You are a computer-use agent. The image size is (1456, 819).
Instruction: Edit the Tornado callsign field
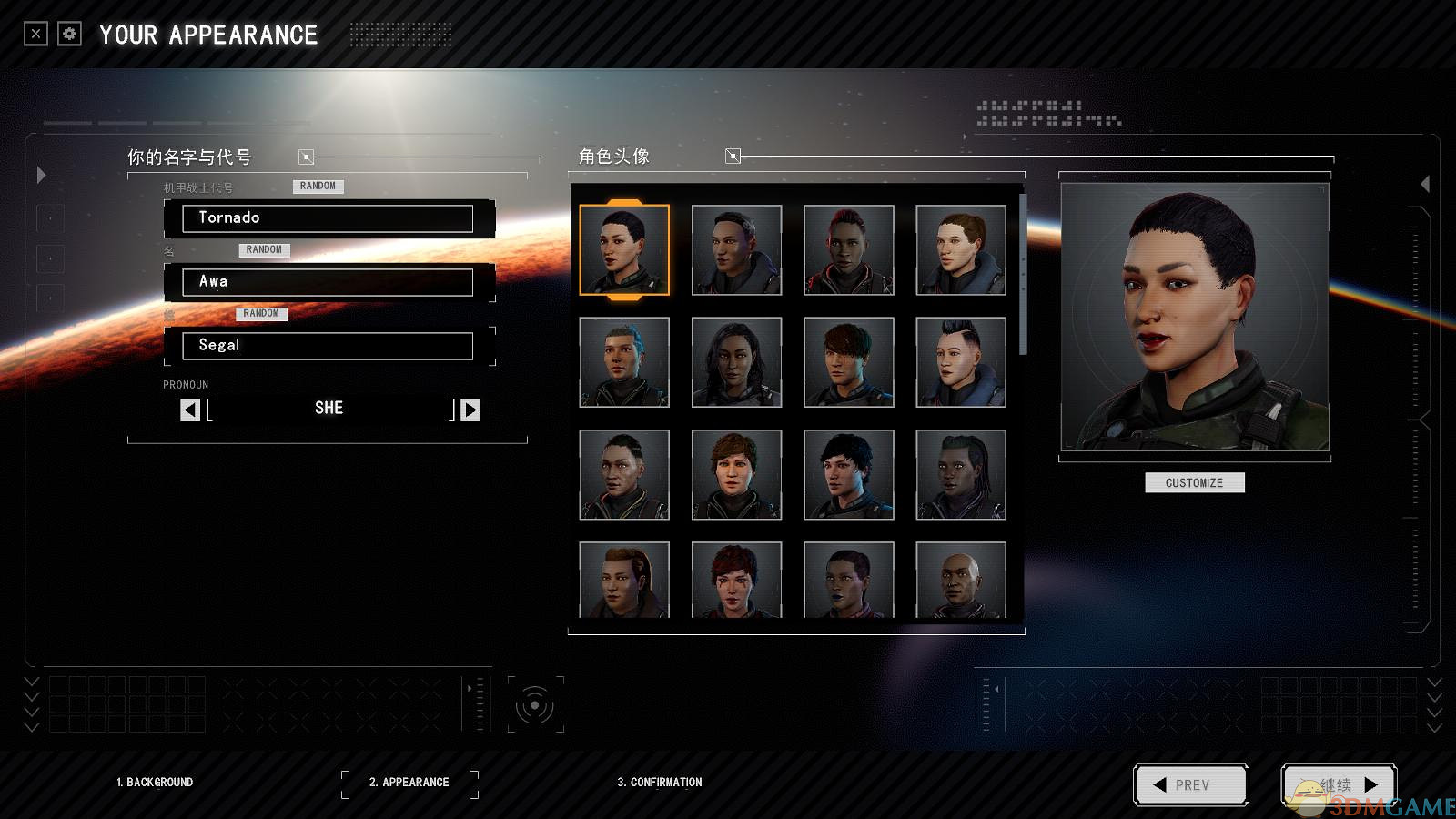pyautogui.click(x=328, y=218)
